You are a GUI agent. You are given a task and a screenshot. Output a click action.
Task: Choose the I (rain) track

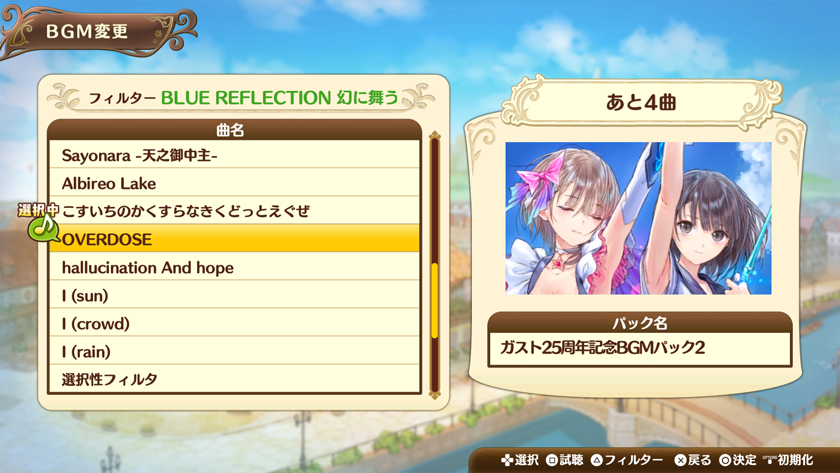pyautogui.click(x=234, y=352)
